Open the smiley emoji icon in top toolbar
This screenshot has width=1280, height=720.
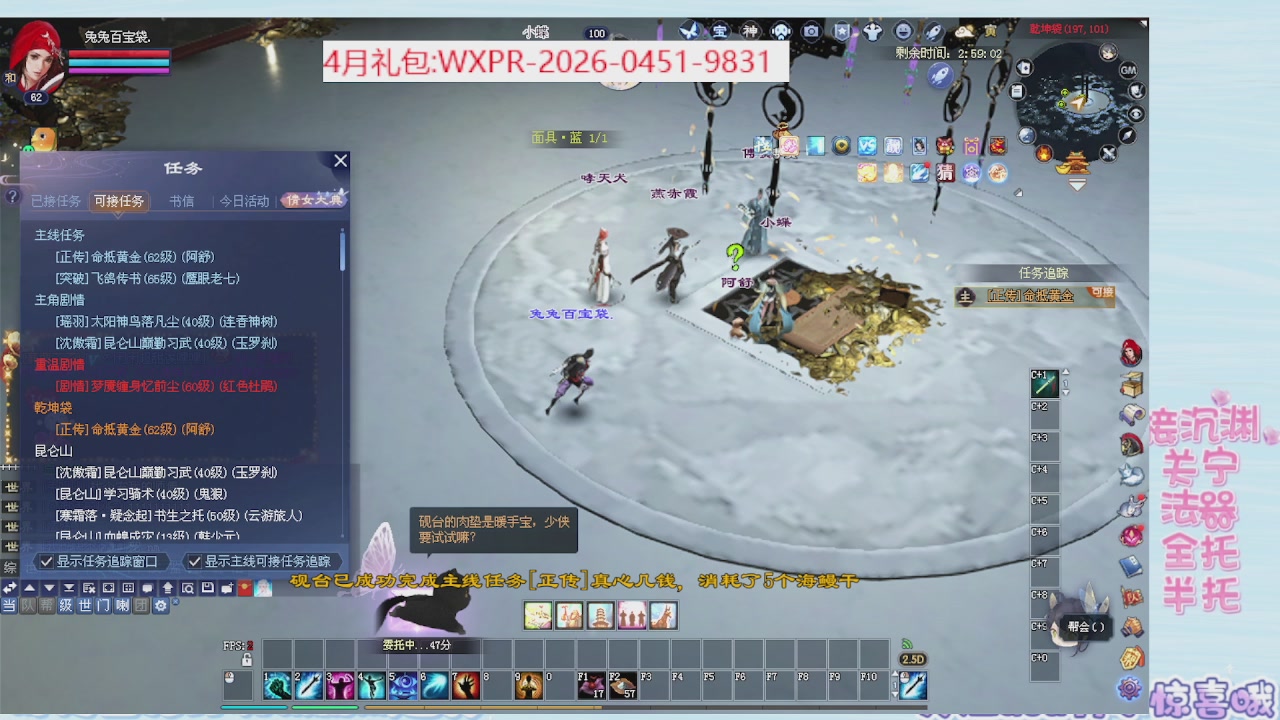[x=901, y=31]
